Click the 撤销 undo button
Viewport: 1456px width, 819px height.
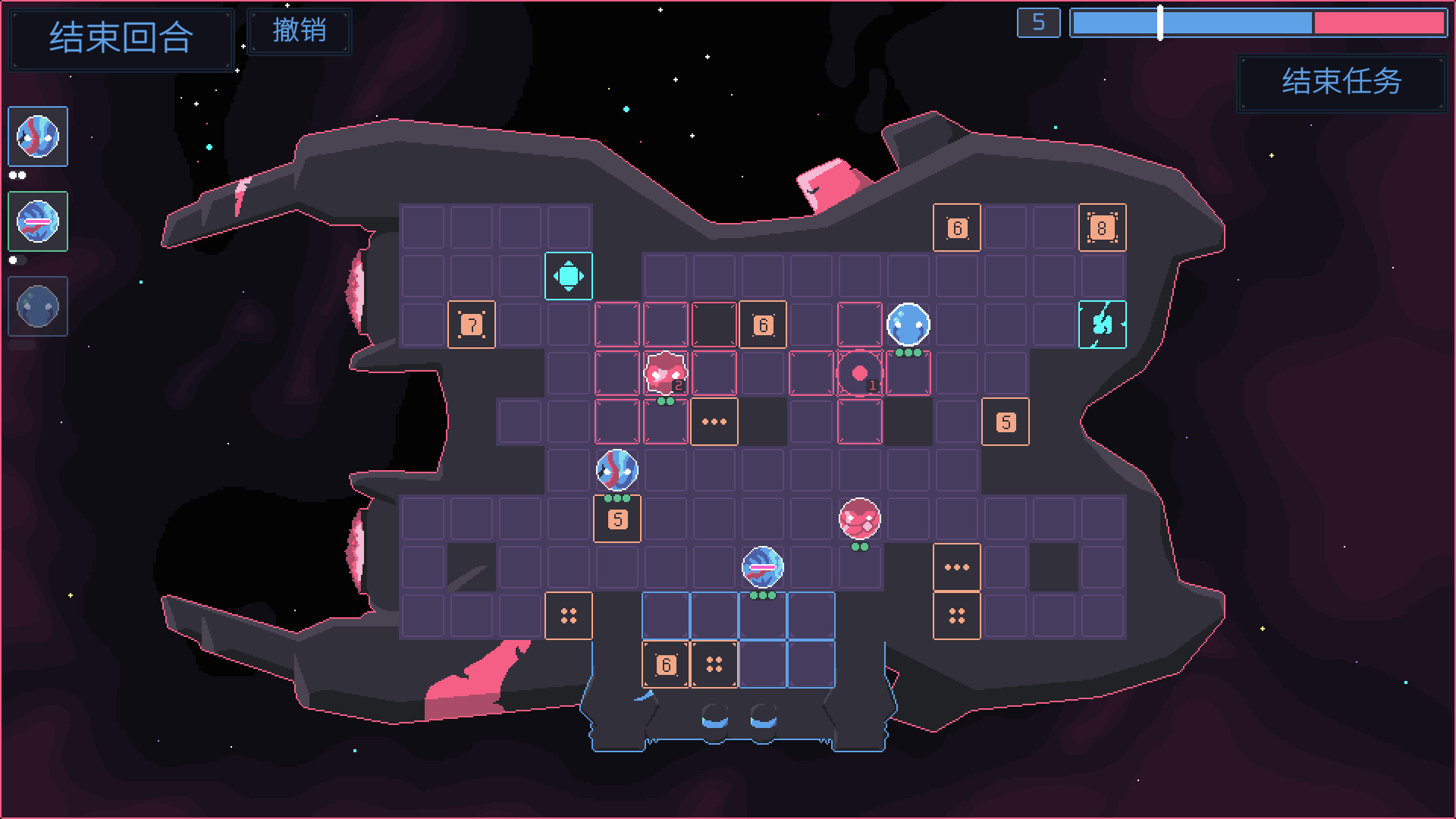click(300, 31)
